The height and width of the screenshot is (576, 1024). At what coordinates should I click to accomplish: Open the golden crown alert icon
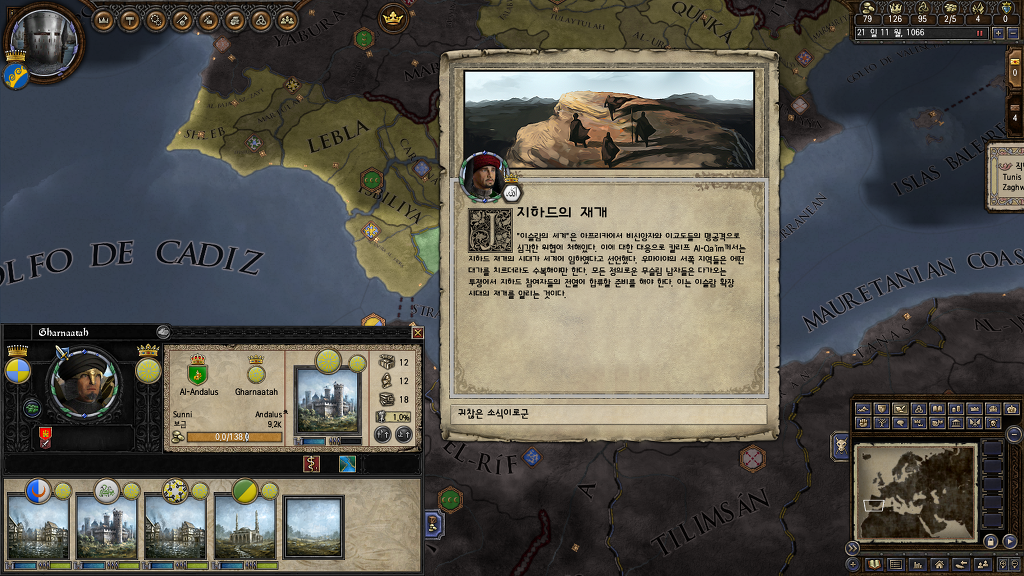click(392, 15)
